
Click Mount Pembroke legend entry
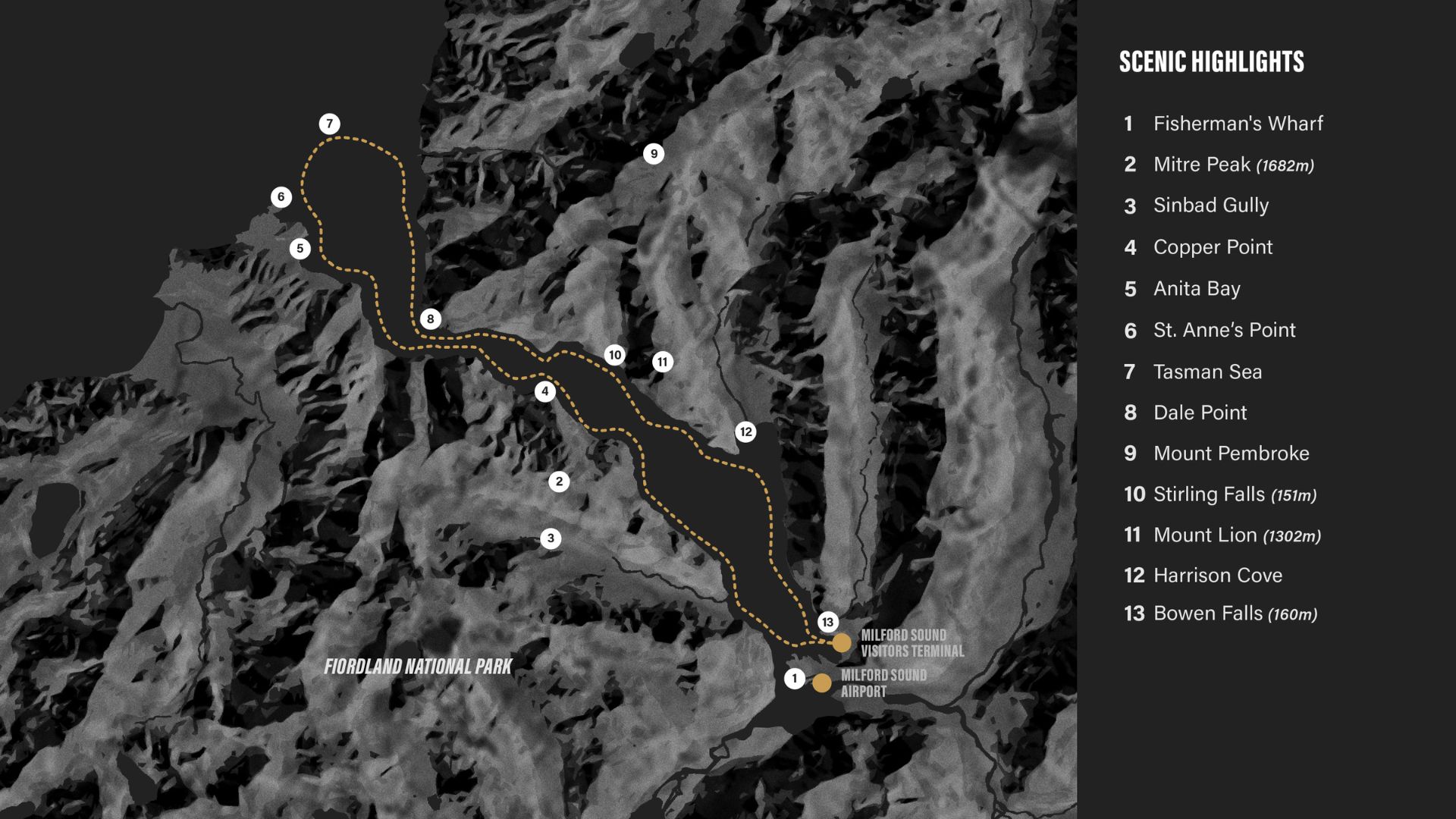[x=1231, y=453]
